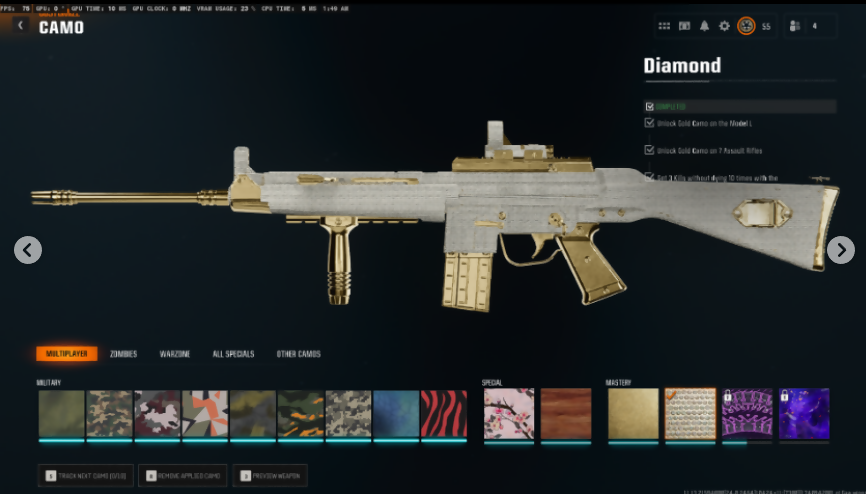Open the notifications bell
Screen dimensions: 866x494
705,26
